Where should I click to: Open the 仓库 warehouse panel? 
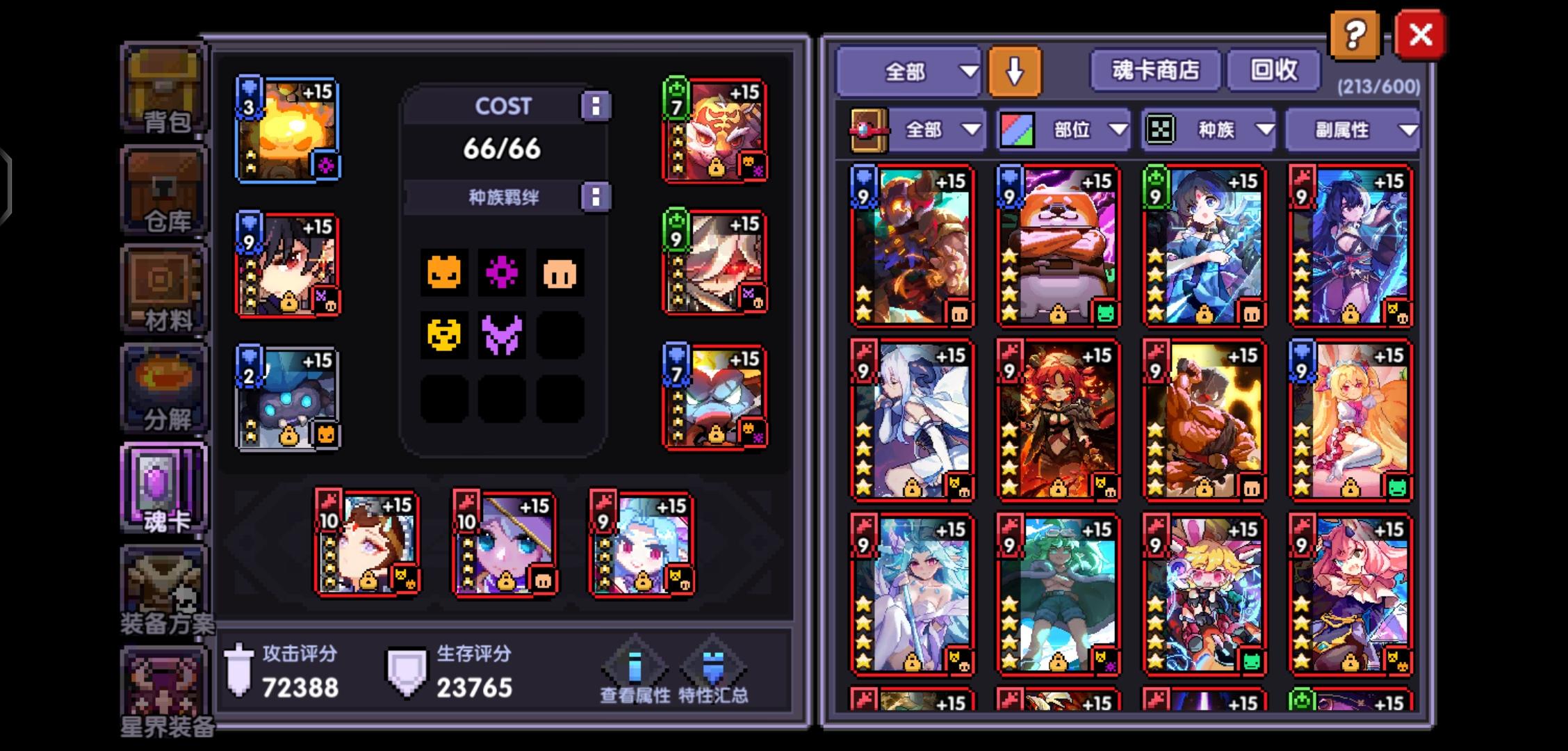(x=163, y=188)
